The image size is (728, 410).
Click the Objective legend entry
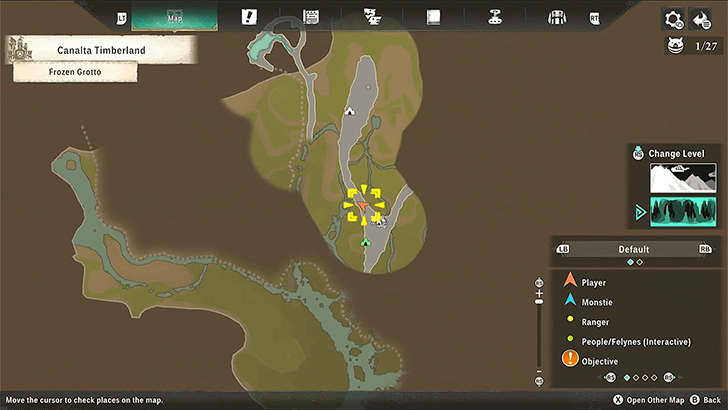click(599, 361)
